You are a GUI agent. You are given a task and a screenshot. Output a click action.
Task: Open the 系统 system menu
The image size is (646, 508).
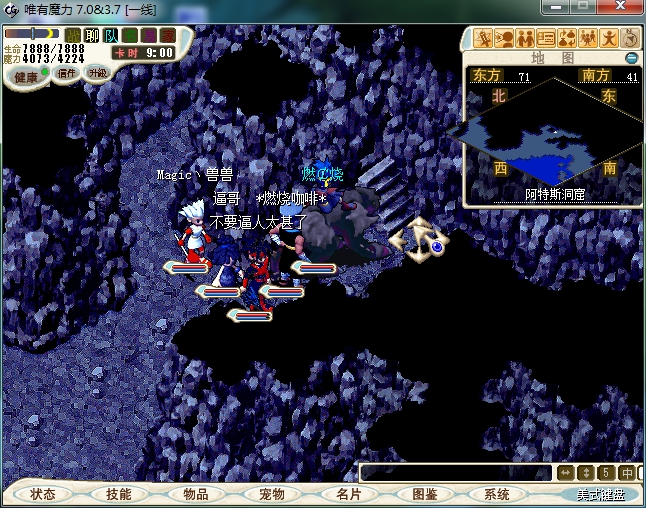tap(497, 494)
